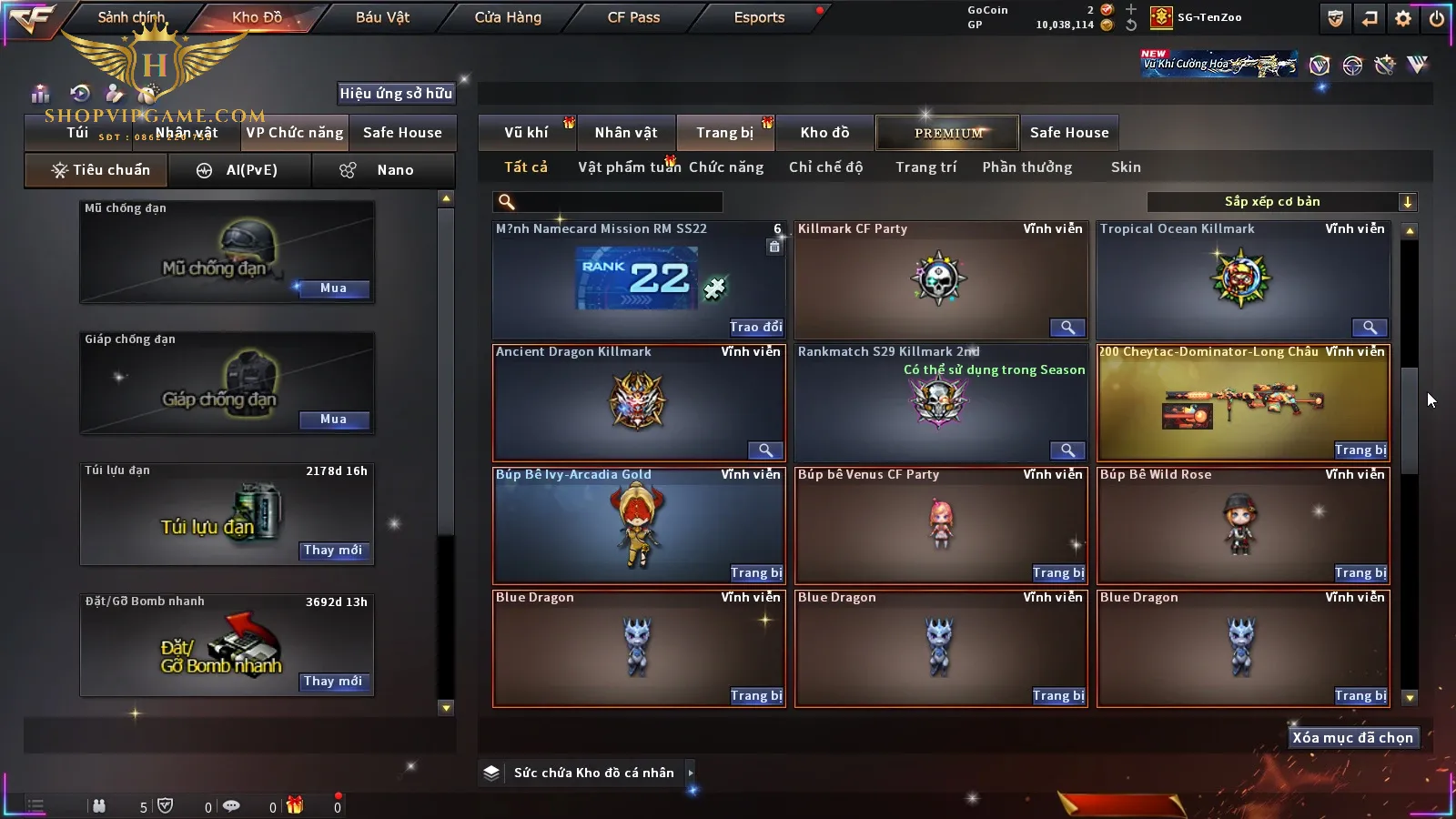This screenshot has width=1456, height=819.
Task: Equip the Cheytac-Dominator-Long Châu sniper
Action: [x=1360, y=450]
